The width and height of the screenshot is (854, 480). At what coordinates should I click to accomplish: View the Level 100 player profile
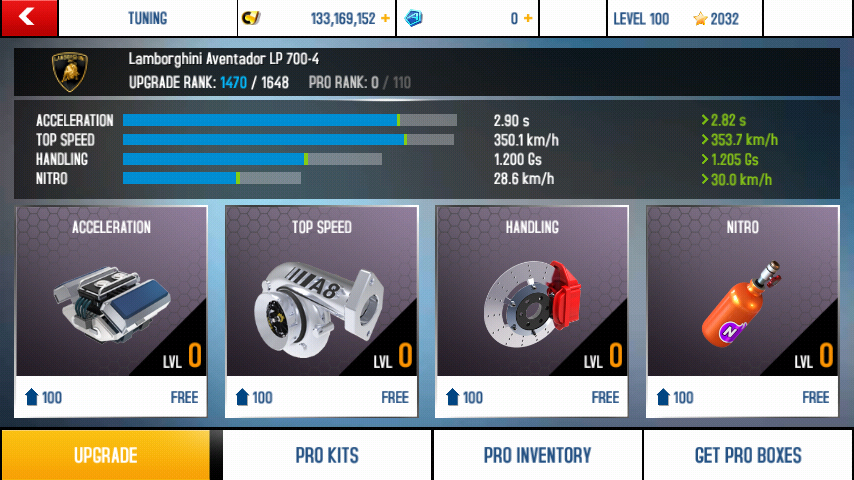tap(685, 19)
